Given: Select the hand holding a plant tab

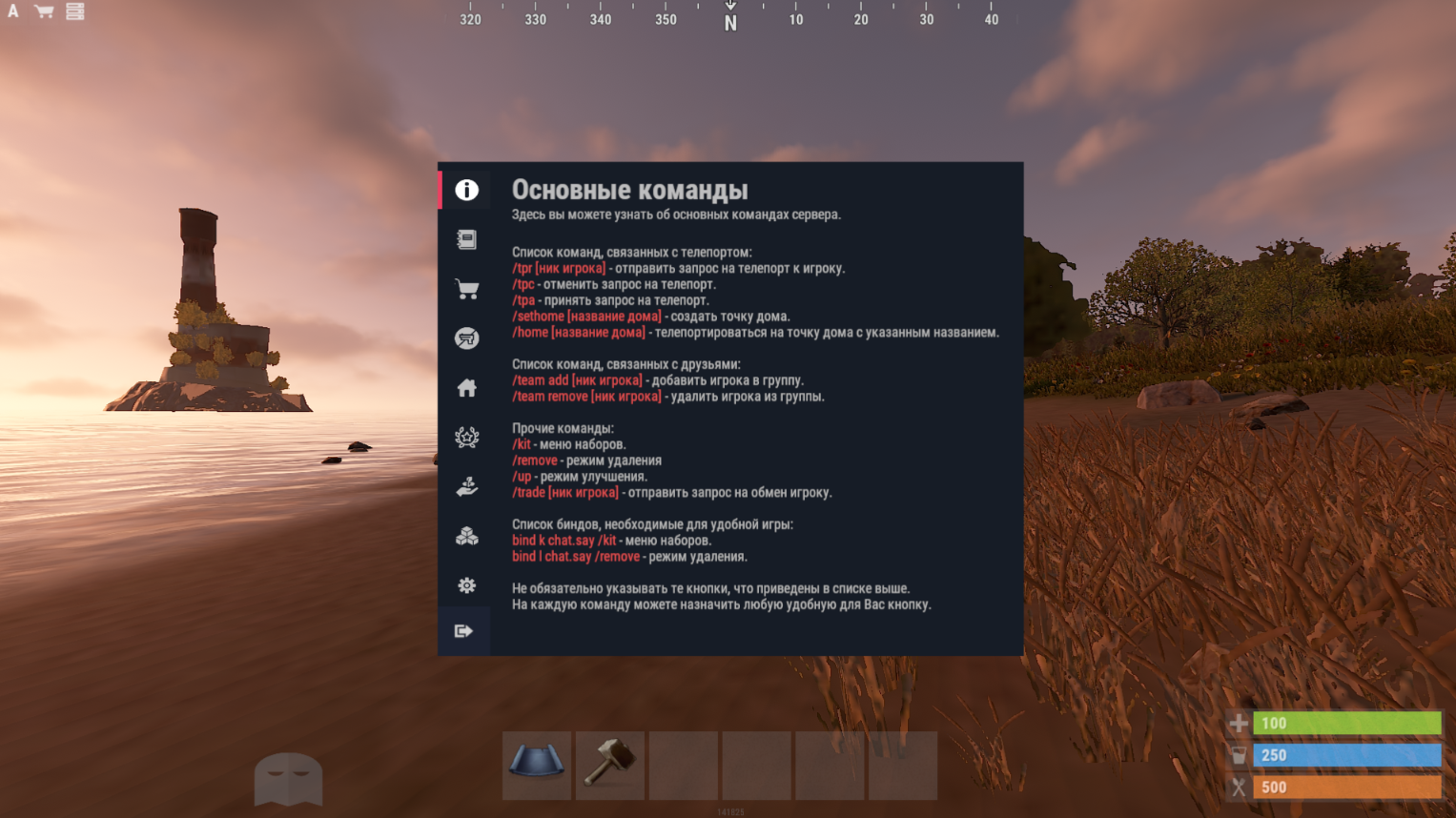Looking at the screenshot, I should tap(466, 487).
